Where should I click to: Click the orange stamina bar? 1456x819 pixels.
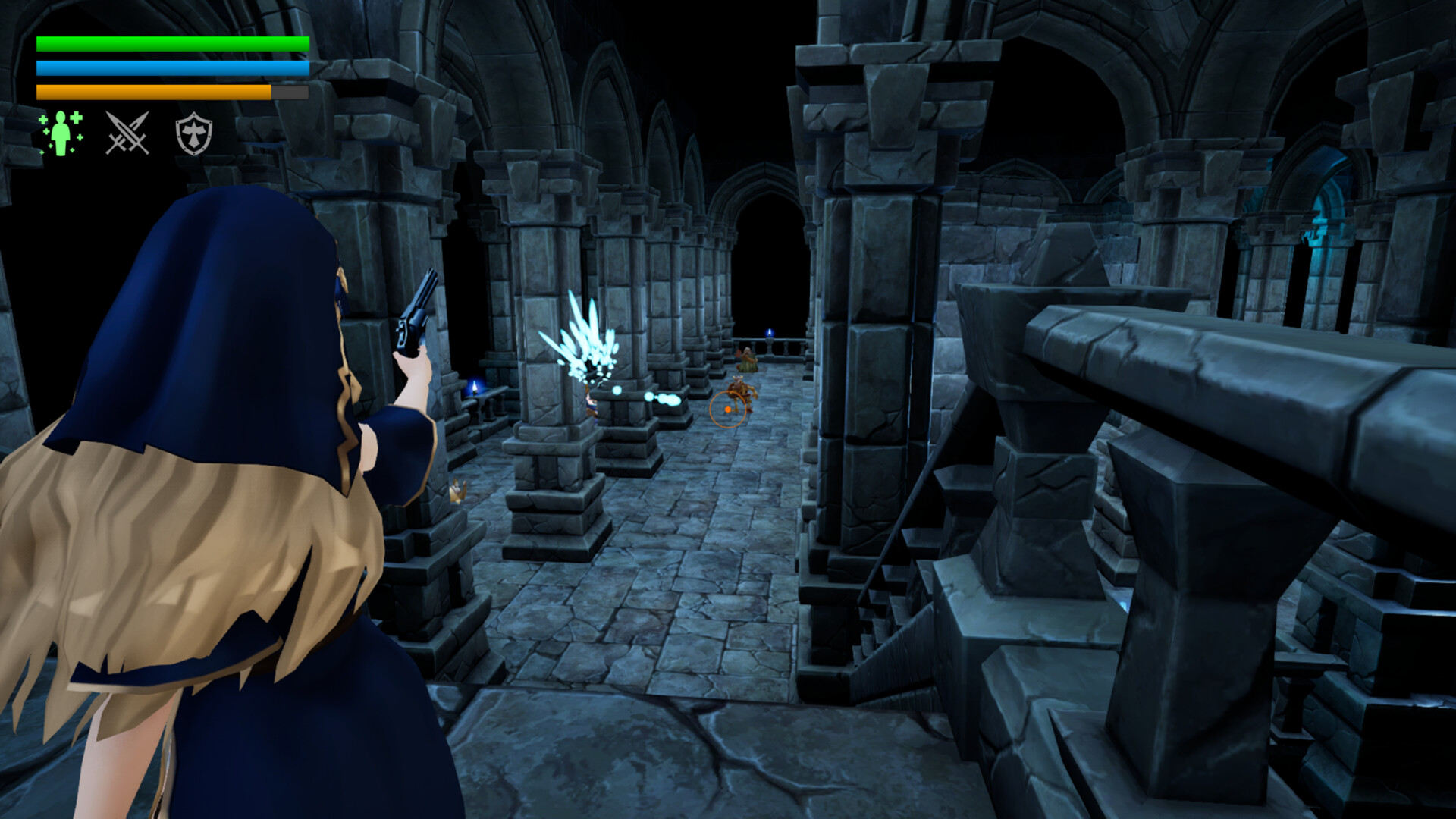pyautogui.click(x=152, y=91)
